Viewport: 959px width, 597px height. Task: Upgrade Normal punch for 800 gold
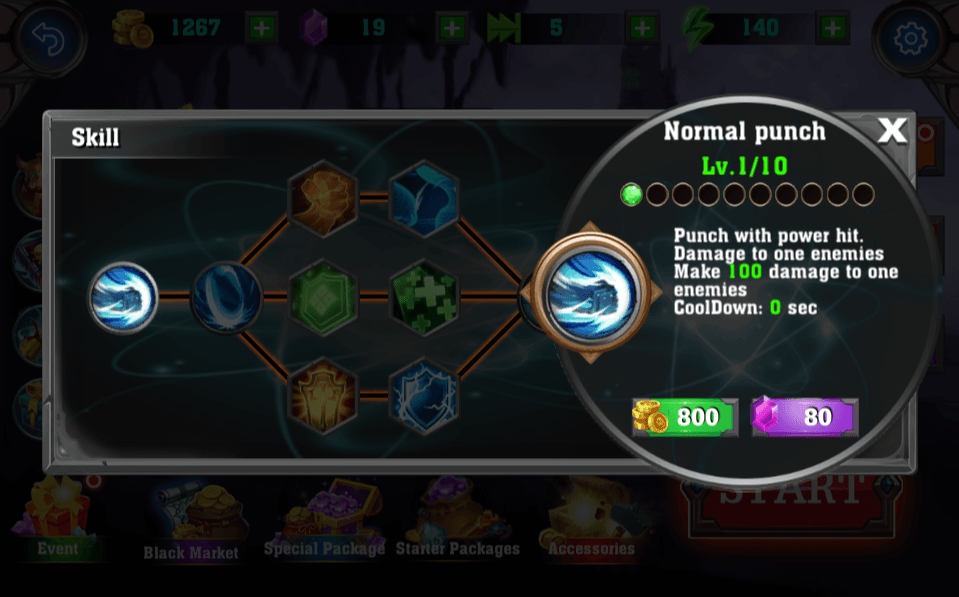click(x=685, y=417)
